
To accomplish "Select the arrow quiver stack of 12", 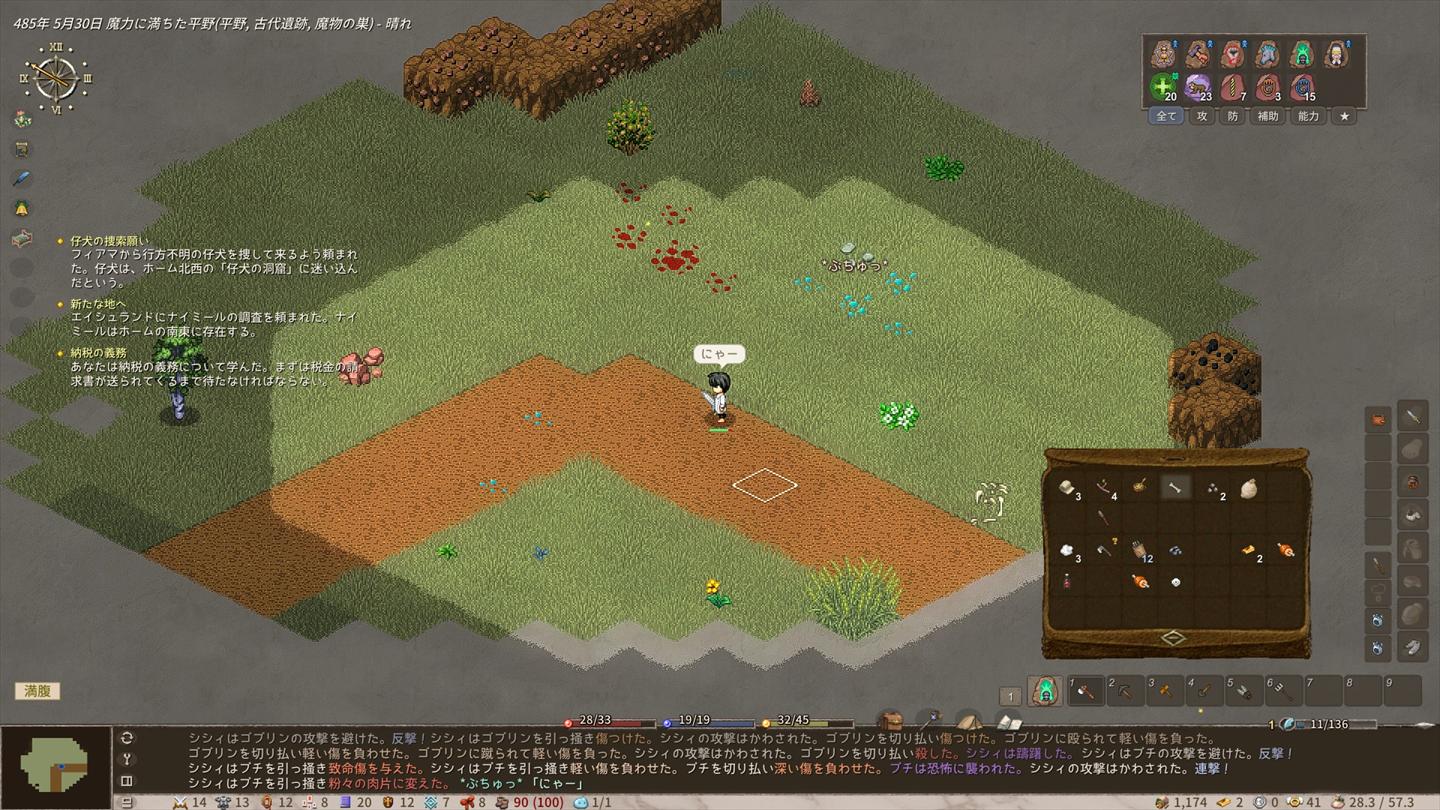I will 1139,549.
